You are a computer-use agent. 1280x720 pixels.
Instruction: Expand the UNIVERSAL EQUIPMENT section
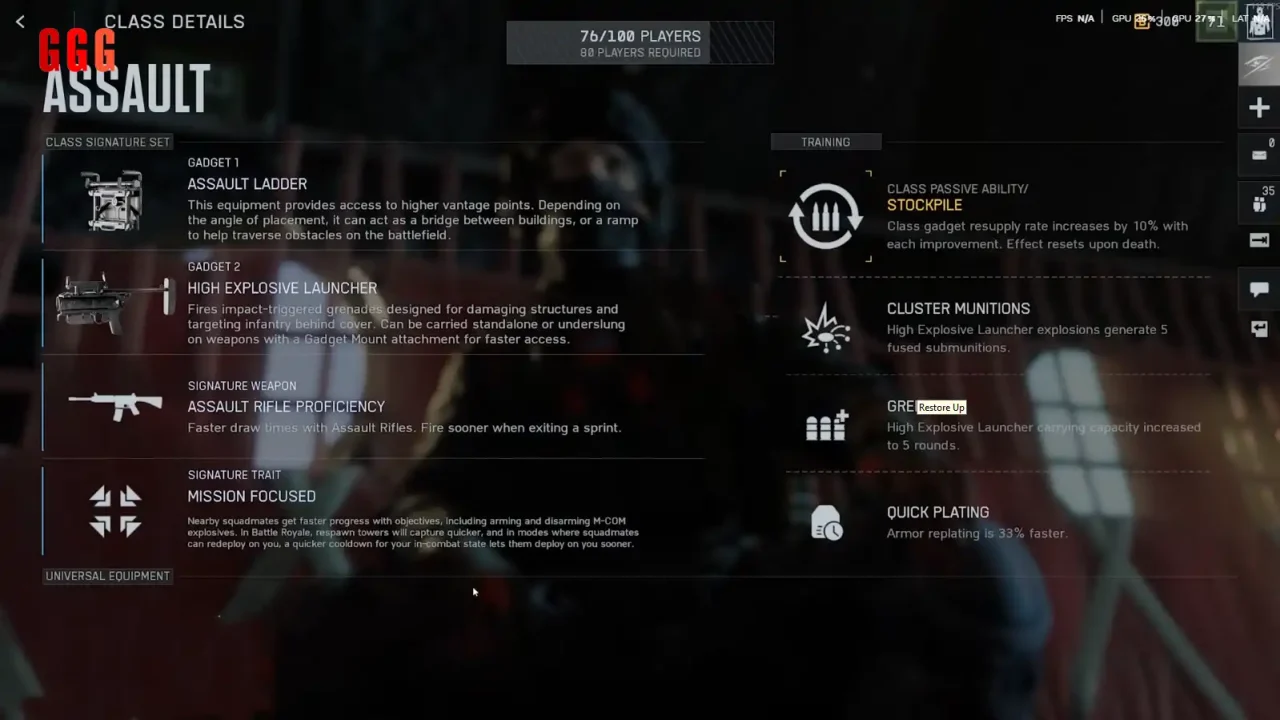tap(107, 575)
